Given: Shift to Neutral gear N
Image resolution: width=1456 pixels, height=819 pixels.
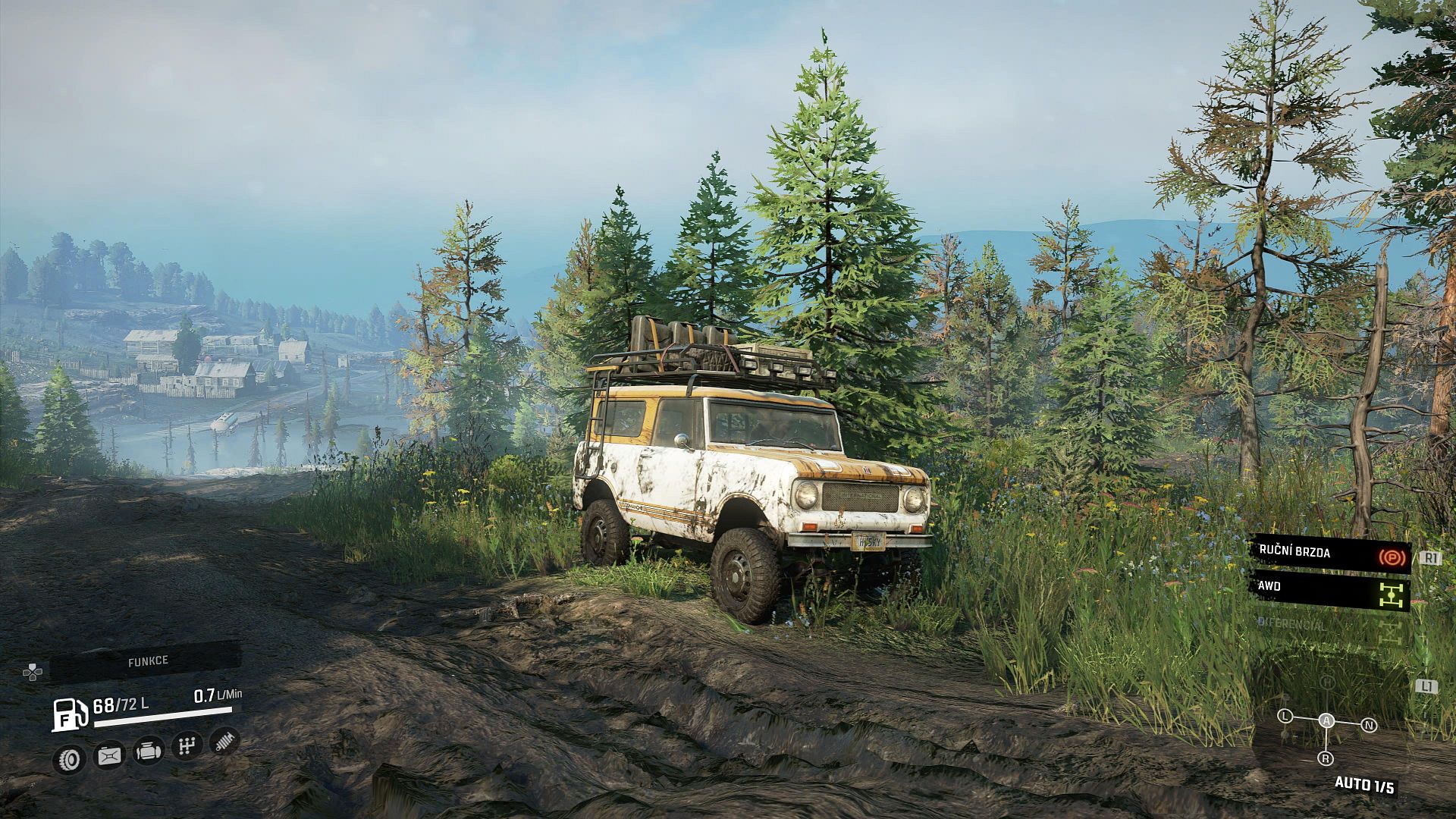Looking at the screenshot, I should click(x=1369, y=726).
